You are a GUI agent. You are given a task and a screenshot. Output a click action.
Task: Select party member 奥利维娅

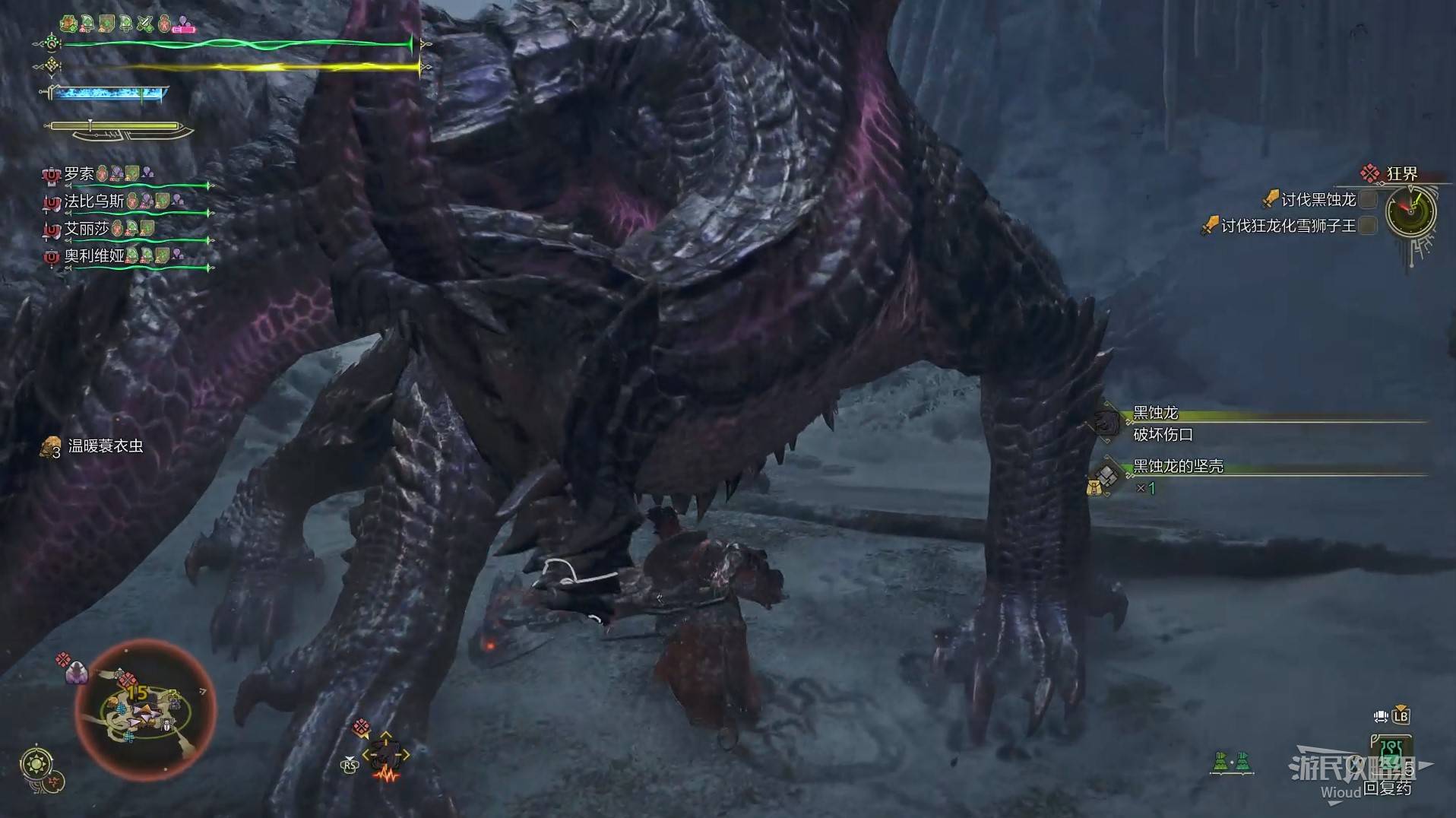93,255
